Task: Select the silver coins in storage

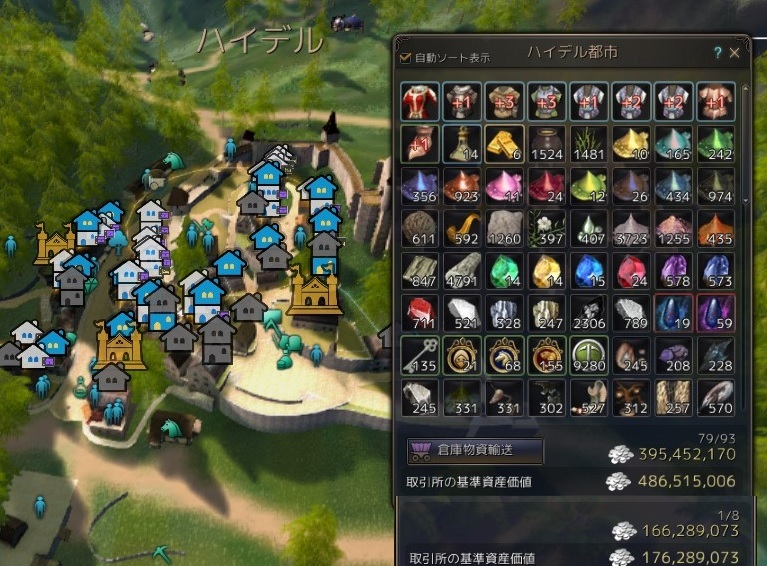Action: [x=622, y=454]
